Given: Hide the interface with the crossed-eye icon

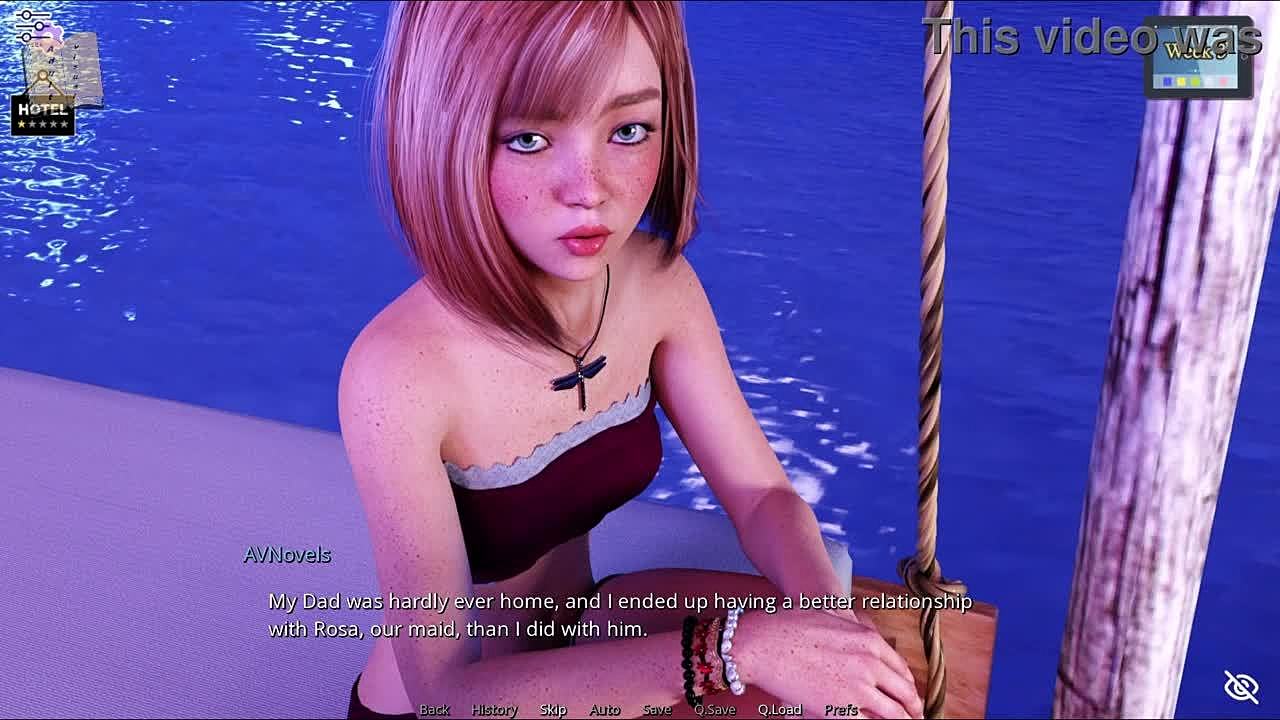Looking at the screenshot, I should point(1241,686).
